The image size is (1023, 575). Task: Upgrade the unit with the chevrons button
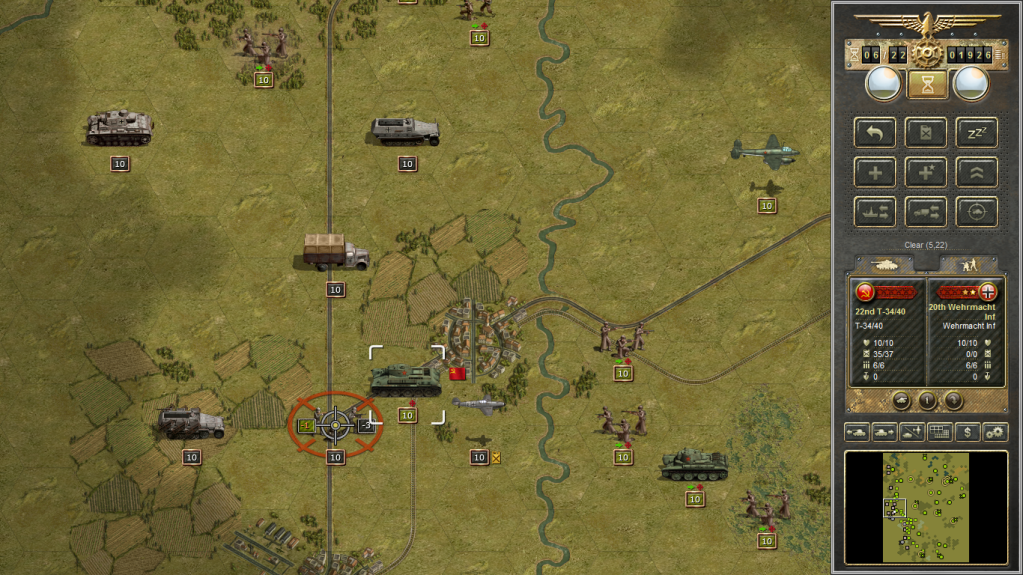tap(976, 172)
